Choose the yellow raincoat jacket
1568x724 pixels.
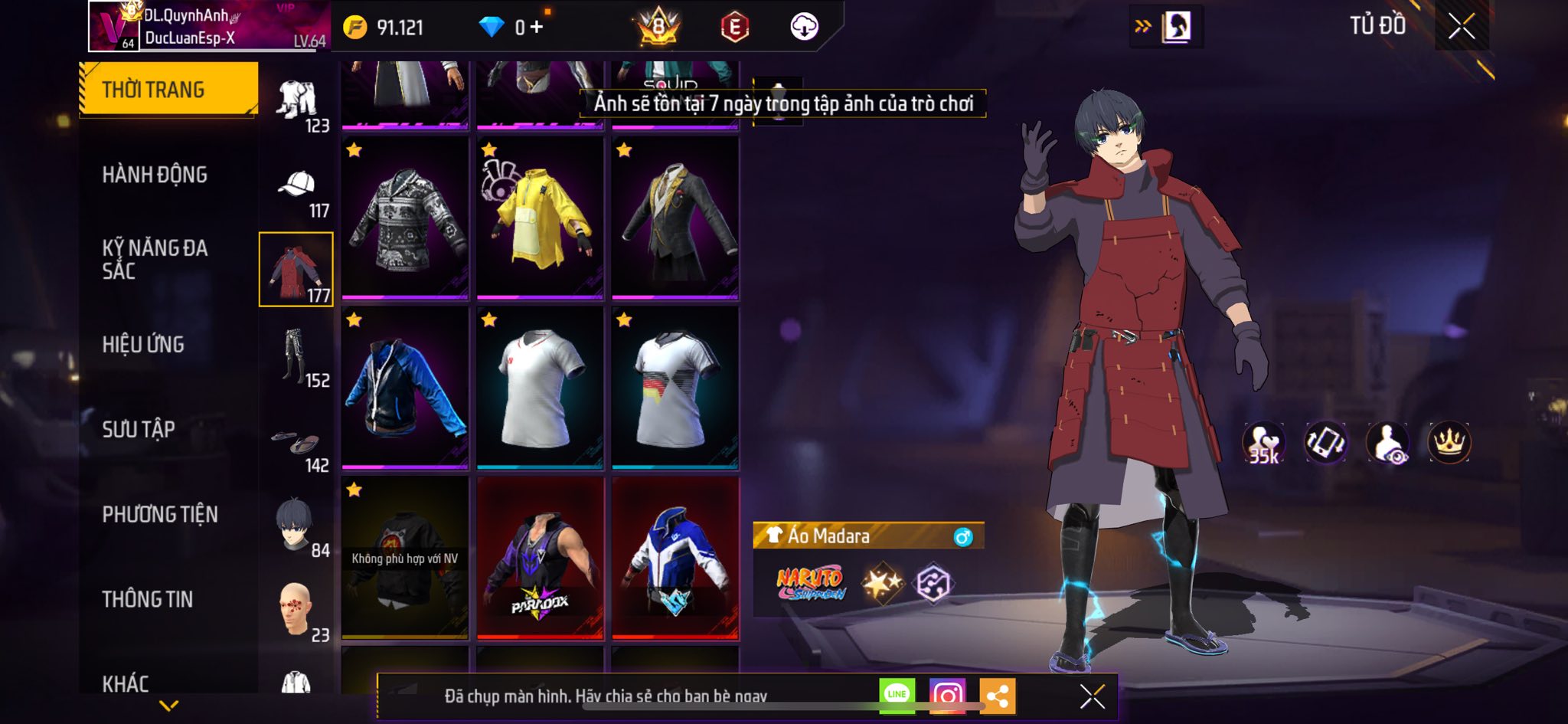click(540, 218)
